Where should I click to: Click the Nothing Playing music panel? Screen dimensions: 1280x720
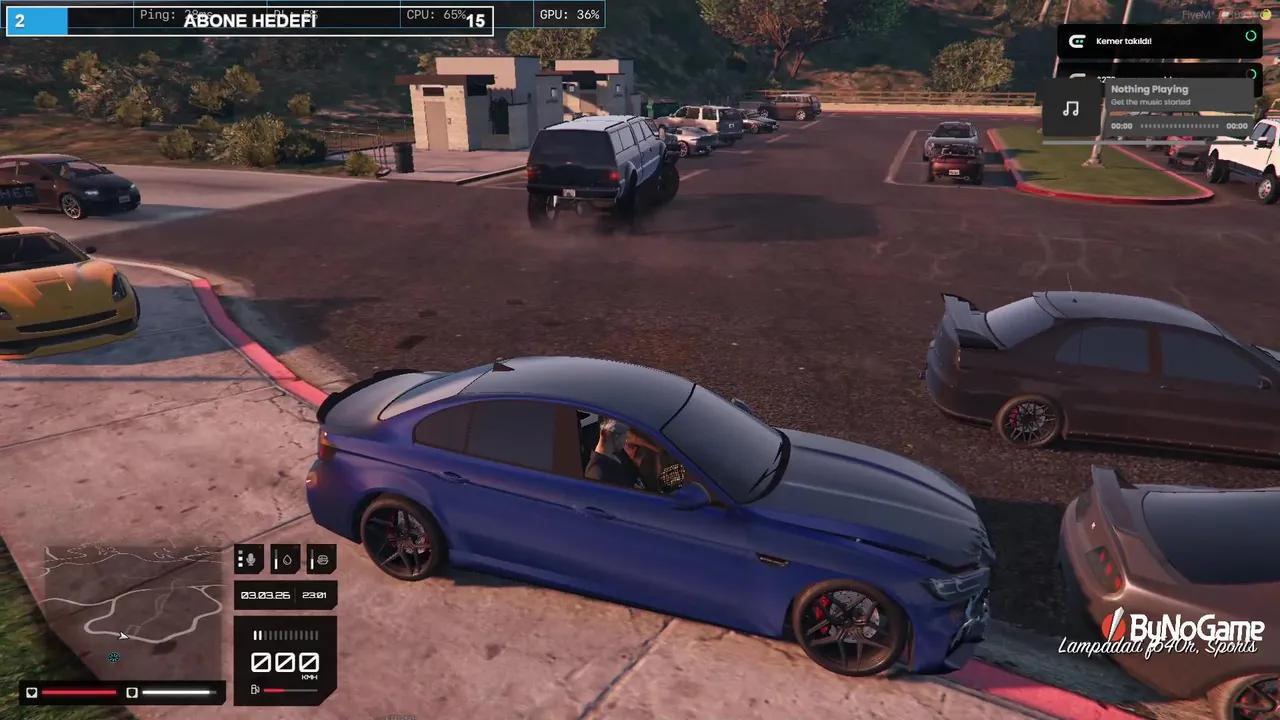tap(1178, 96)
